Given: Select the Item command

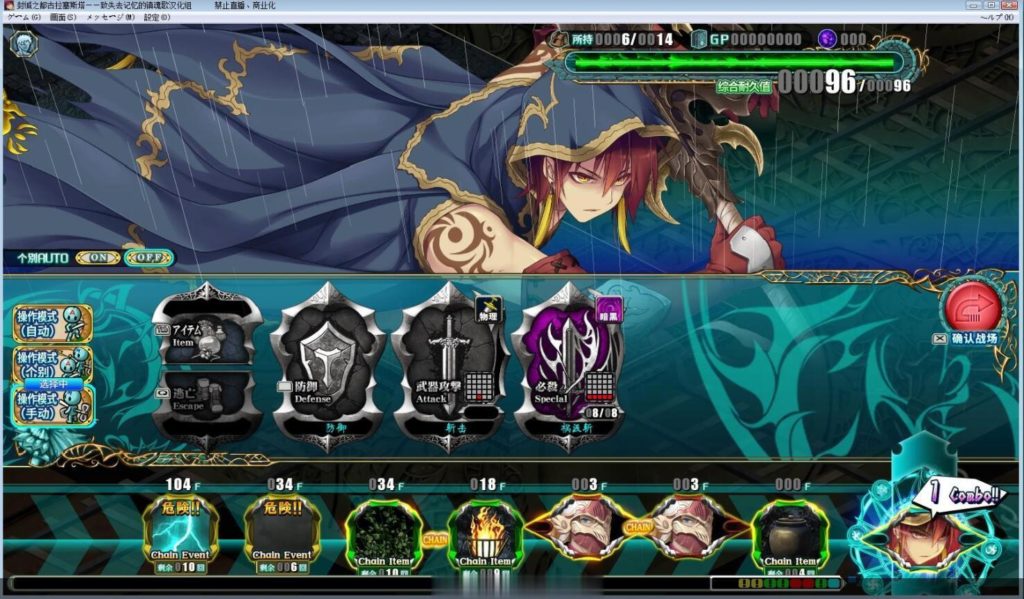Looking at the screenshot, I should click(x=205, y=336).
